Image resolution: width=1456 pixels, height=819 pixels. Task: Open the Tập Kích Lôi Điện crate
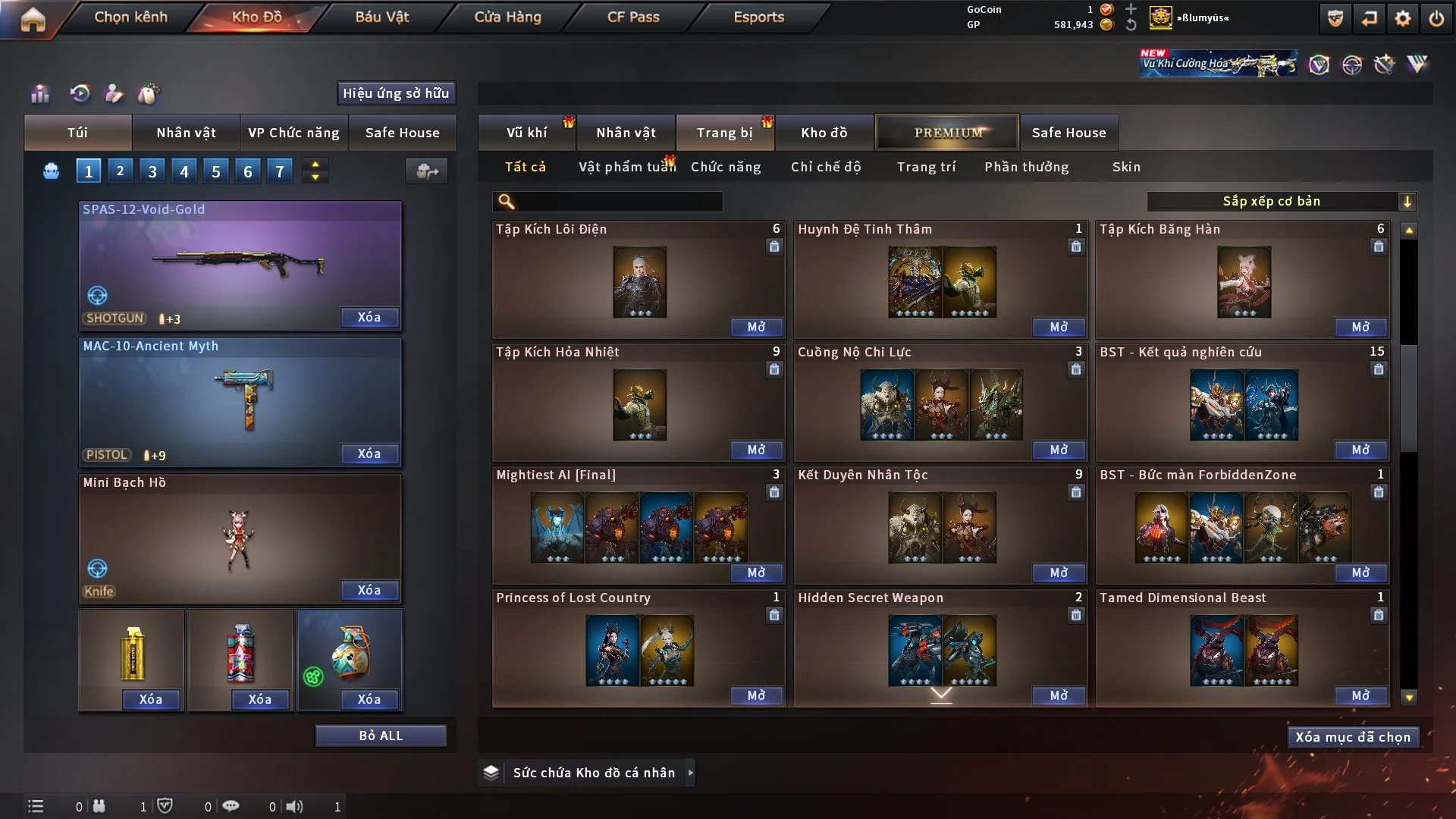(x=756, y=327)
